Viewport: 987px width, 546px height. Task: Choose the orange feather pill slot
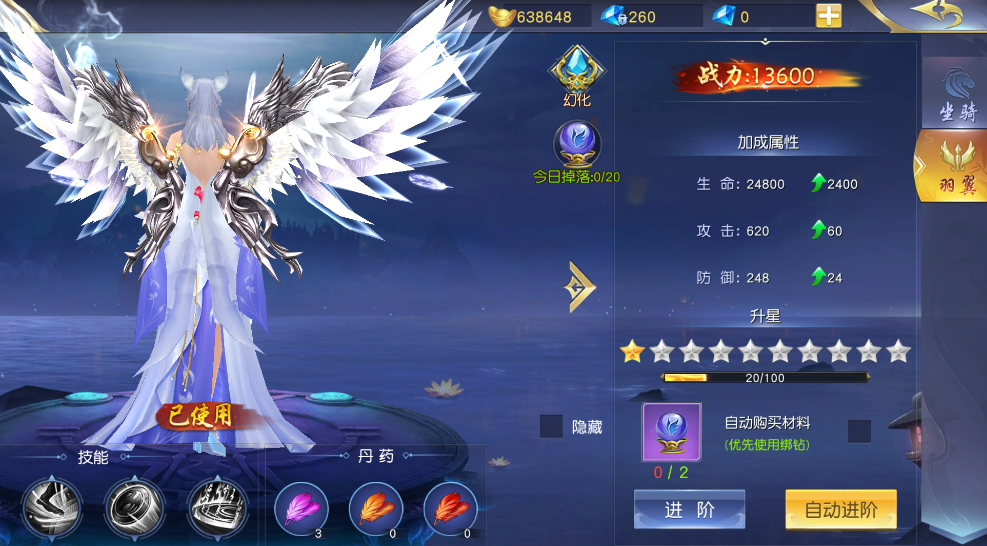point(375,509)
